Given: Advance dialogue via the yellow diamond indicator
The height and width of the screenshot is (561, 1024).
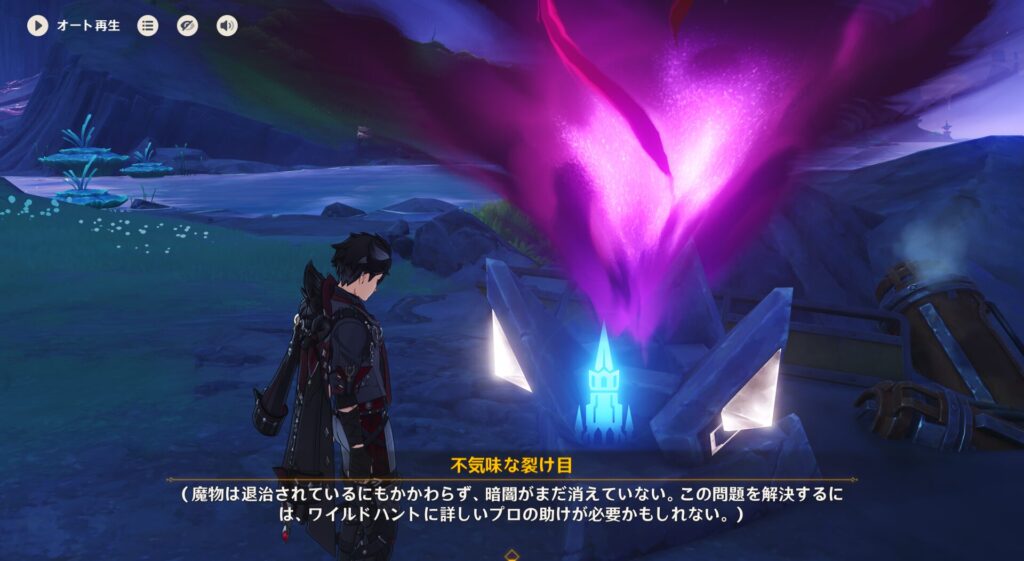Looking at the screenshot, I should 512,553.
